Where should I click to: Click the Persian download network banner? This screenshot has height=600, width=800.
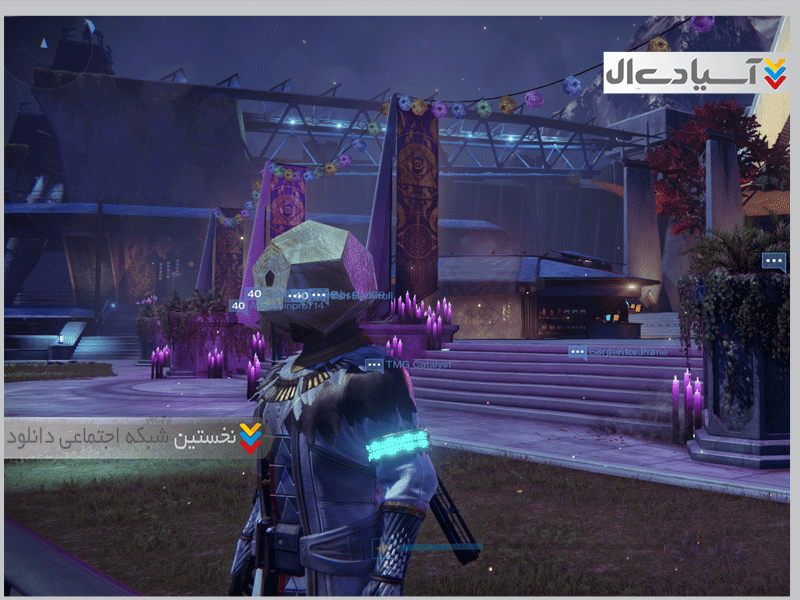136,438
